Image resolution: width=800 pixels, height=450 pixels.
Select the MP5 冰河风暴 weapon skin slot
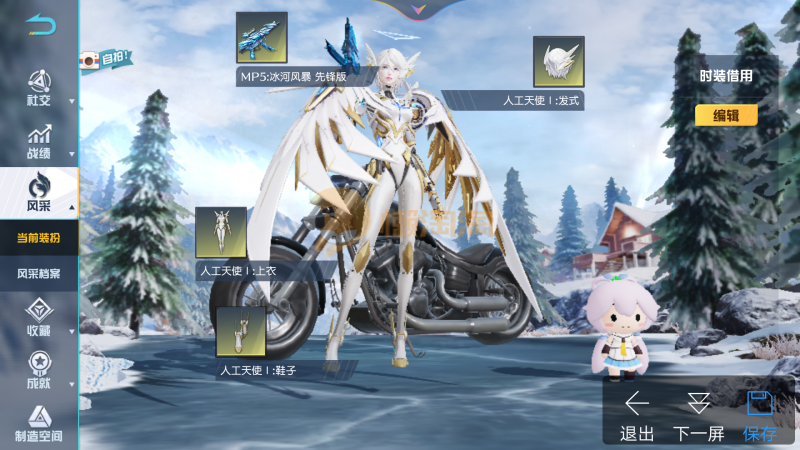coord(262,38)
